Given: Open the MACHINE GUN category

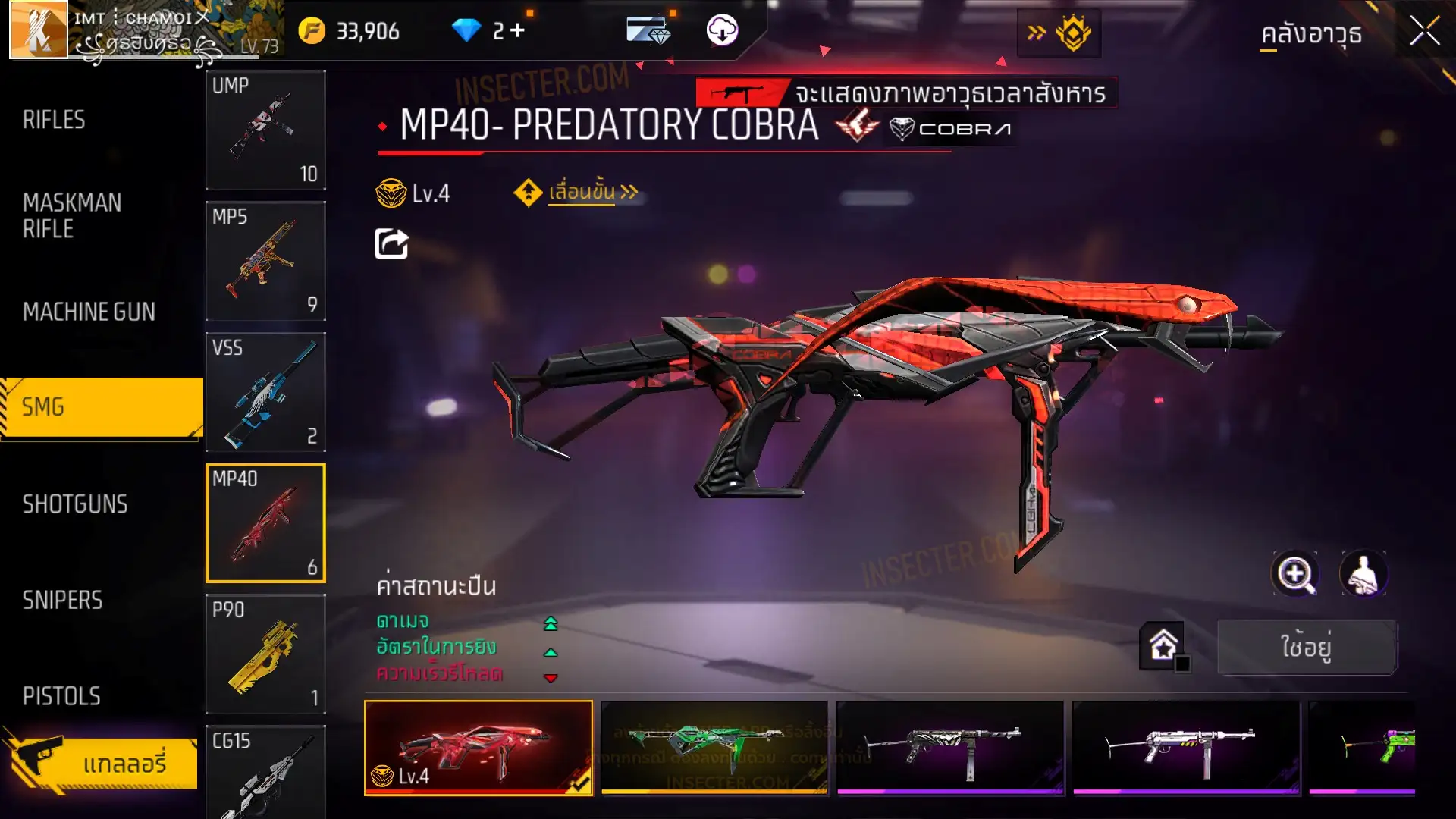Looking at the screenshot, I should coord(89,312).
